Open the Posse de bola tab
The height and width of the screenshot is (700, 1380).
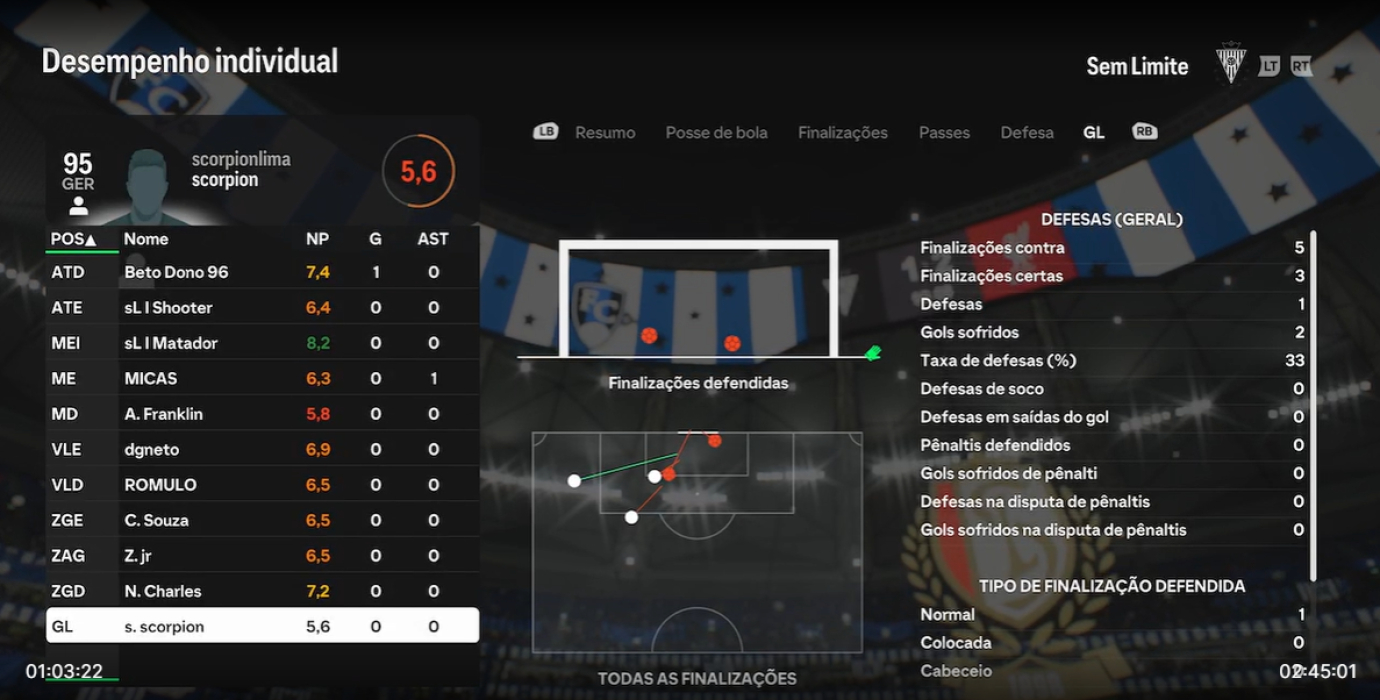tap(716, 132)
